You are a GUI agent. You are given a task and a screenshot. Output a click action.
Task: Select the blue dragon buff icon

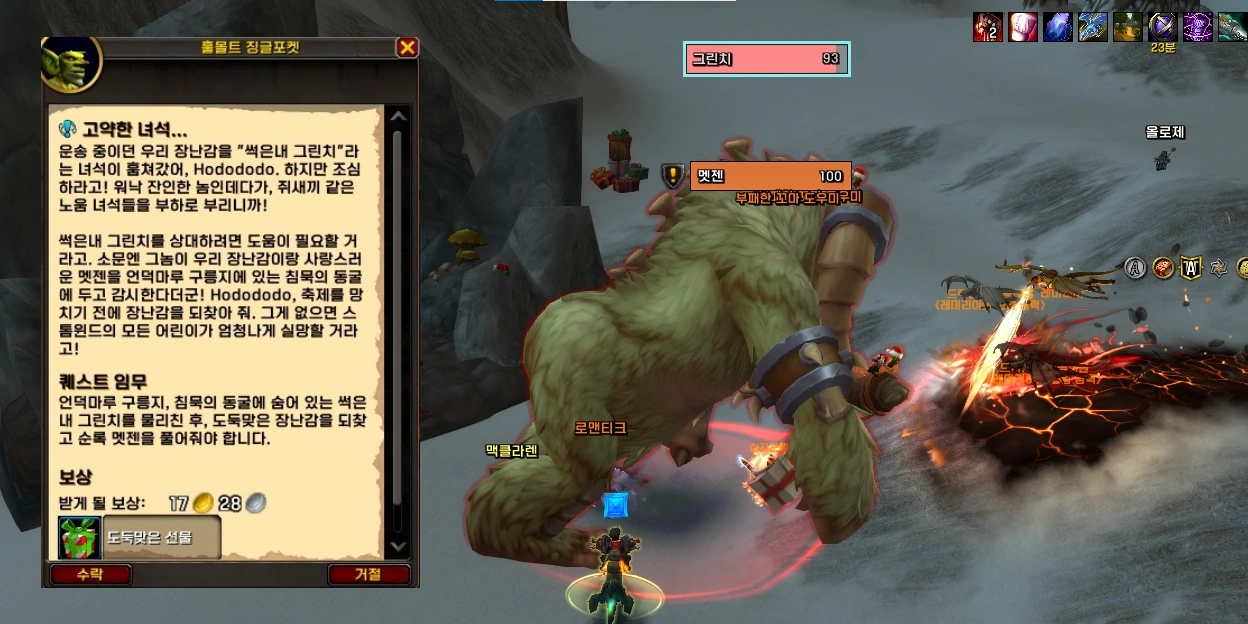tap(1093, 27)
